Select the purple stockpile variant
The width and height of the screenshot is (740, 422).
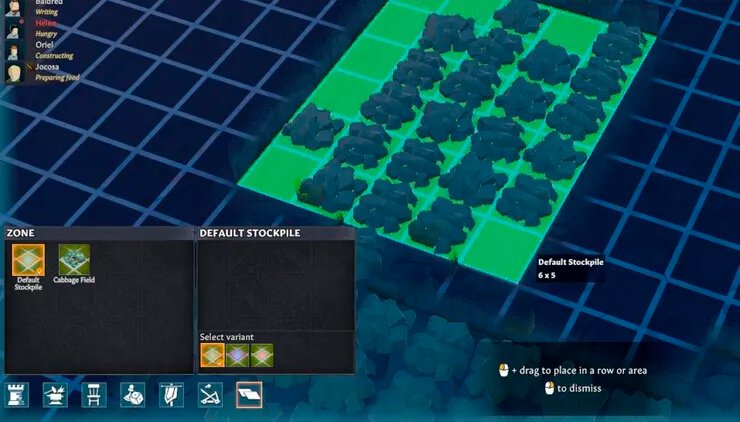coord(237,355)
